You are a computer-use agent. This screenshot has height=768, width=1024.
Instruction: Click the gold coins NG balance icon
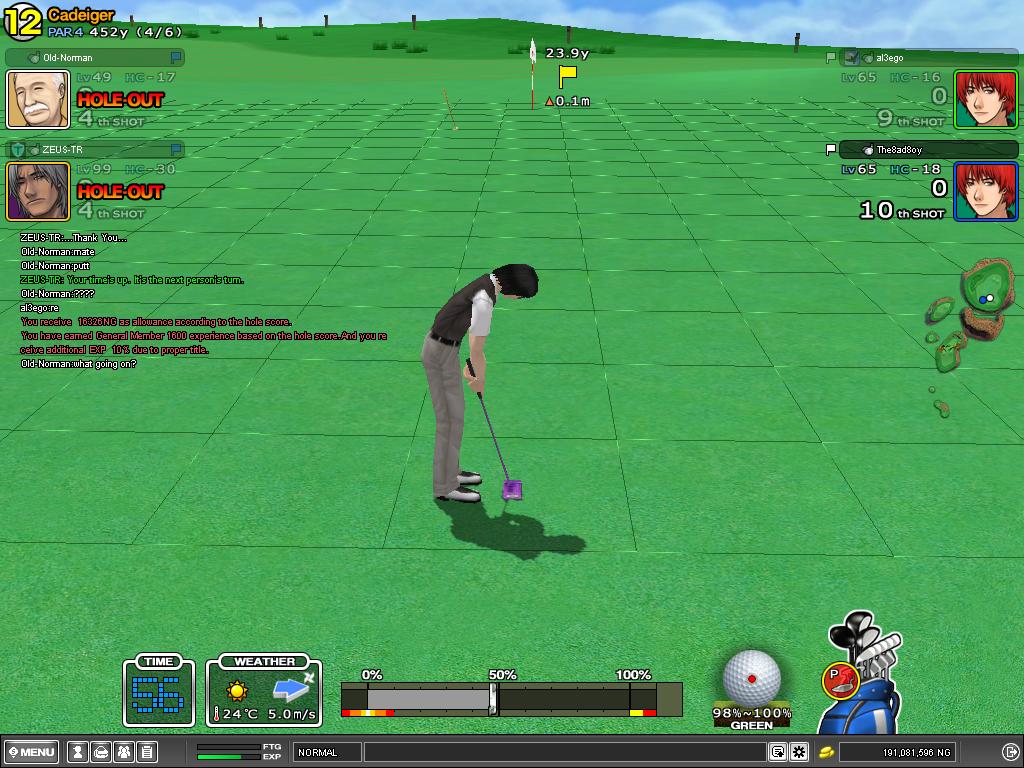827,752
